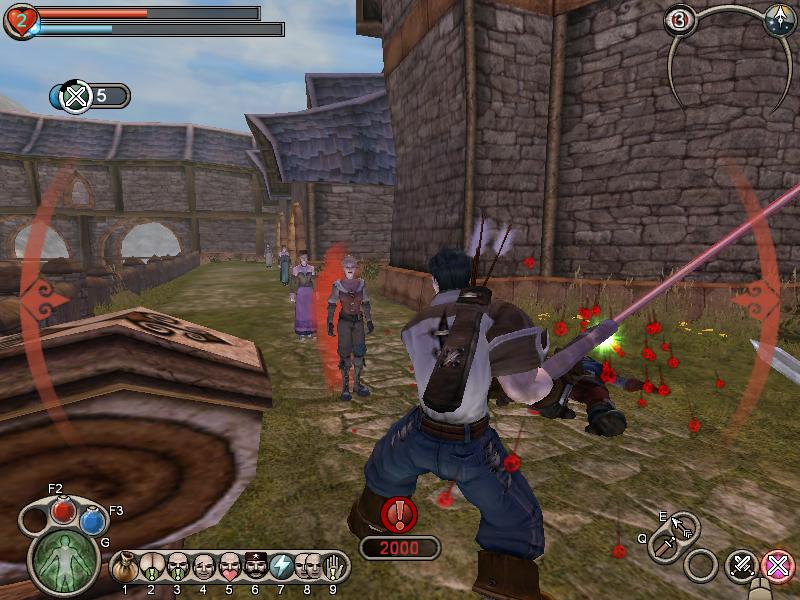Equip the sword melee weapon
The width and height of the screenshot is (800, 600).
coord(663,546)
